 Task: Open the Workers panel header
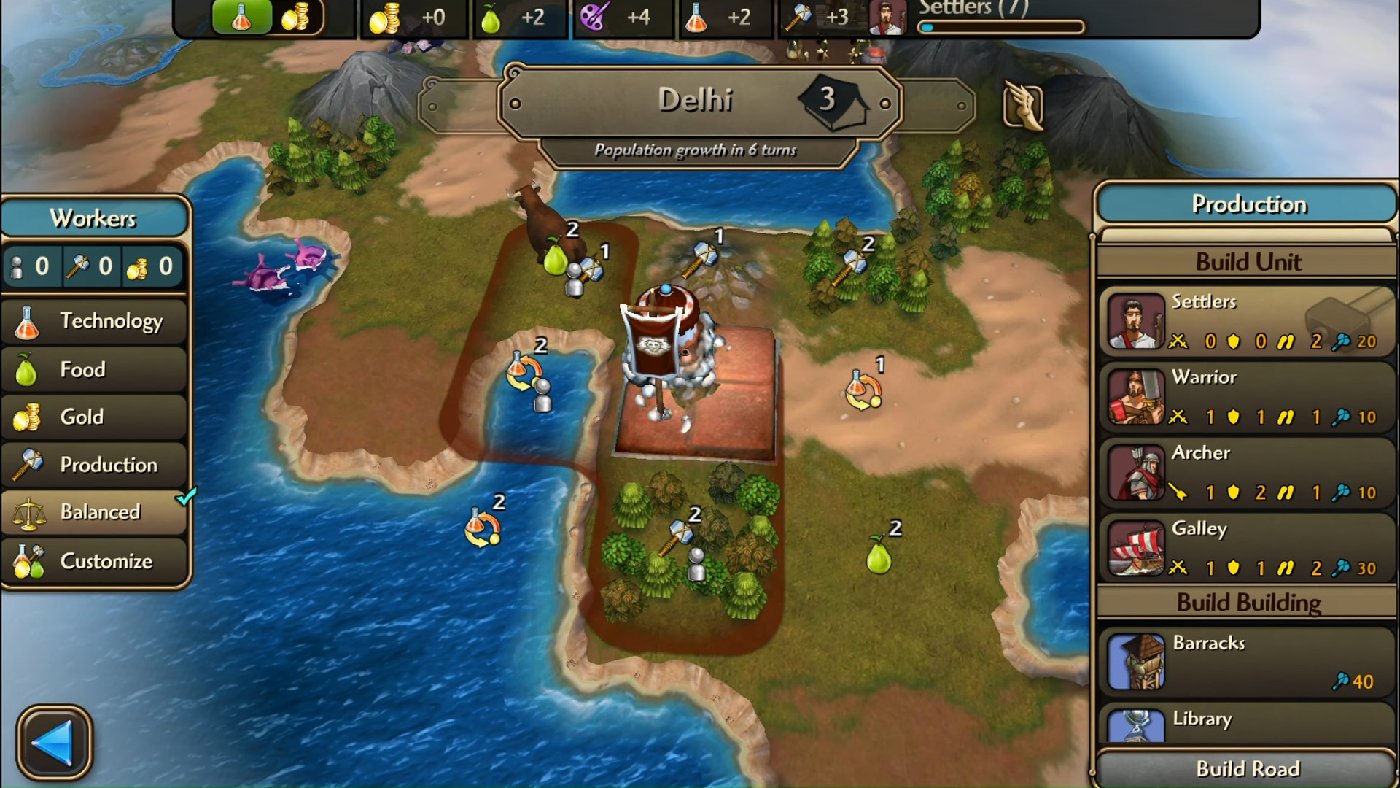95,217
